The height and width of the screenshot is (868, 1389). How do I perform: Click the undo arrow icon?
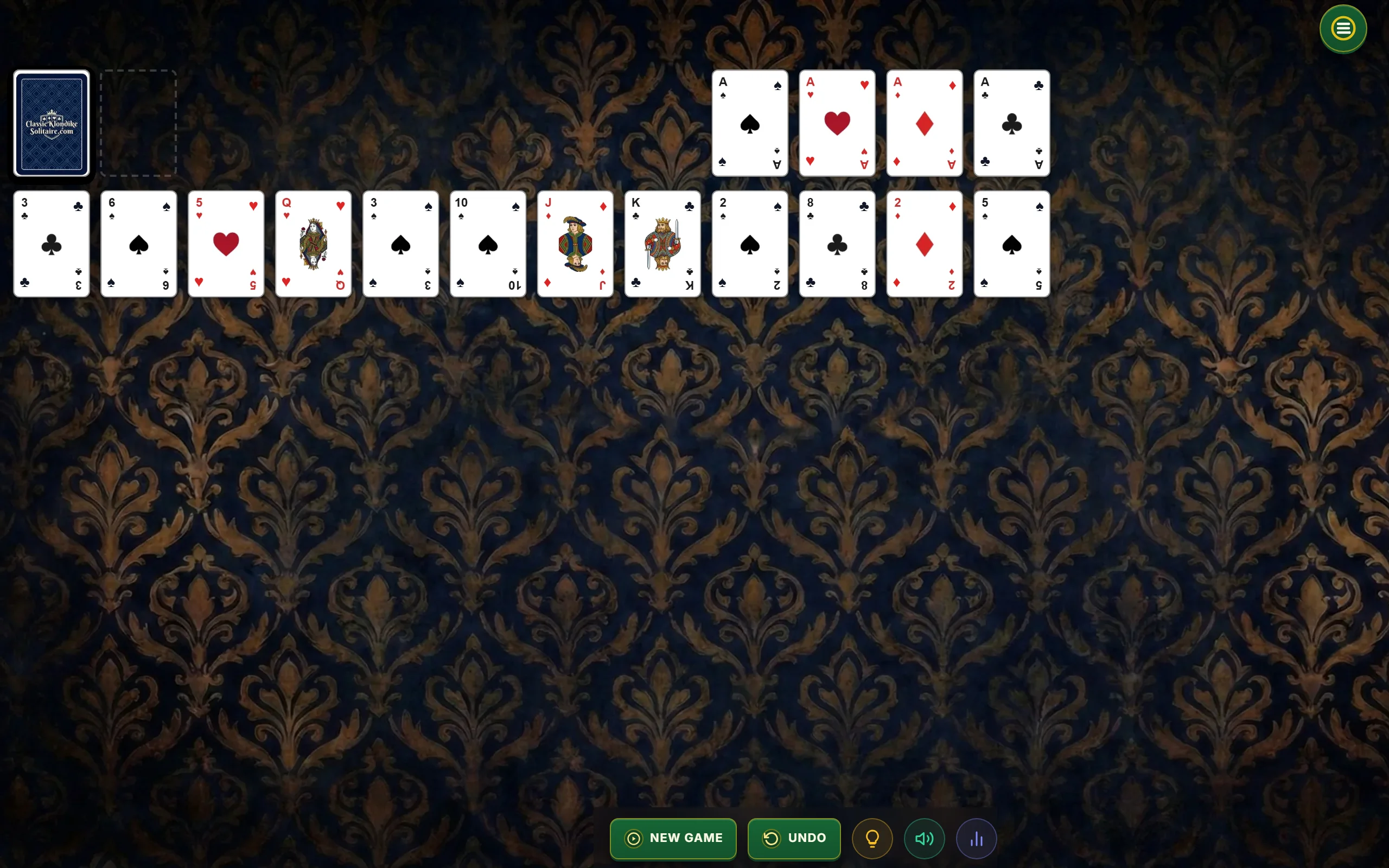(773, 838)
